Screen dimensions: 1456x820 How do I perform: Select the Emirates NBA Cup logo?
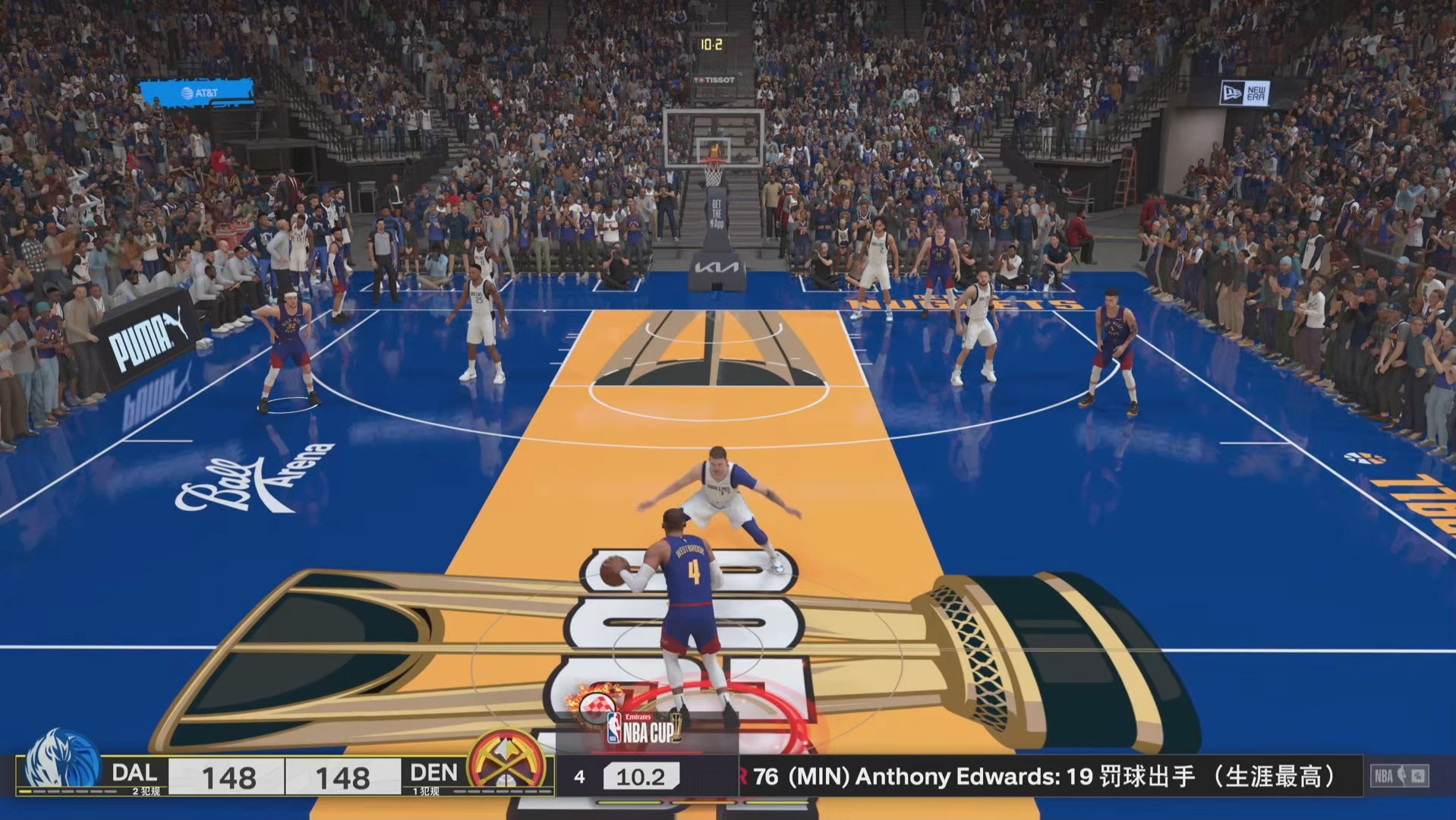tap(643, 727)
